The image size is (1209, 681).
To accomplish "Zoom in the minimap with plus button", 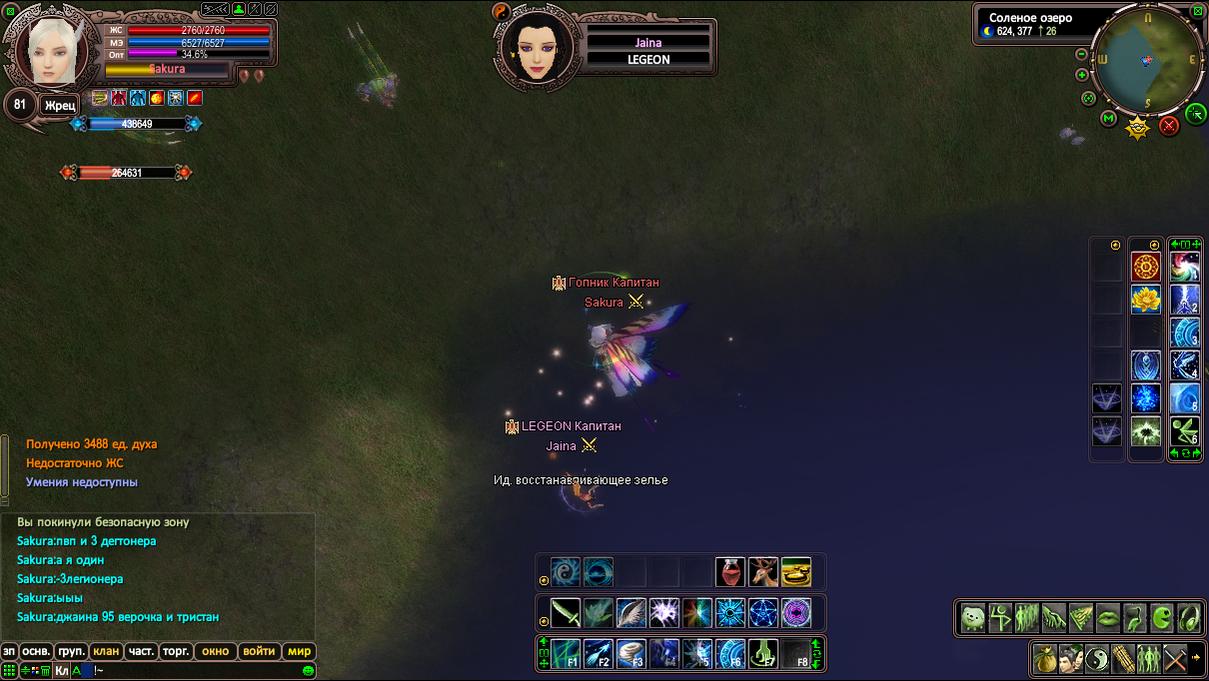I will [x=1081, y=75].
